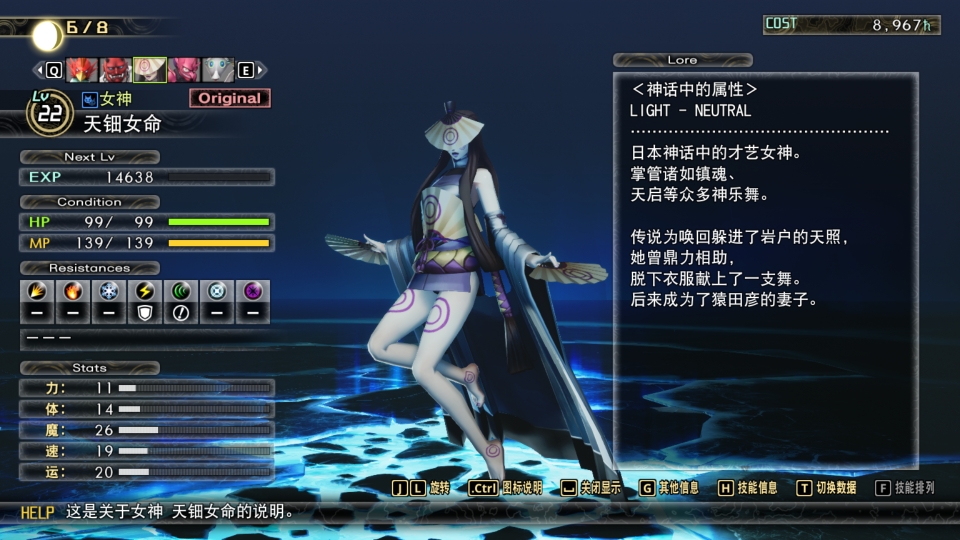The width and height of the screenshot is (960, 540).
Task: Click the pink Original badge
Action: [229, 98]
